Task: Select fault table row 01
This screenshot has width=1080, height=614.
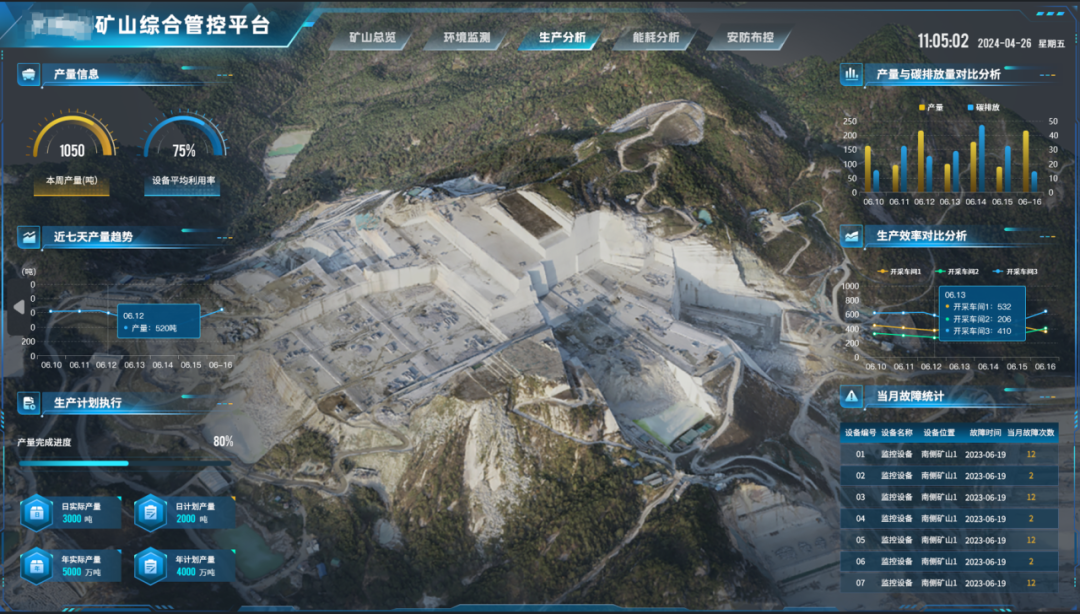Action: pos(948,454)
